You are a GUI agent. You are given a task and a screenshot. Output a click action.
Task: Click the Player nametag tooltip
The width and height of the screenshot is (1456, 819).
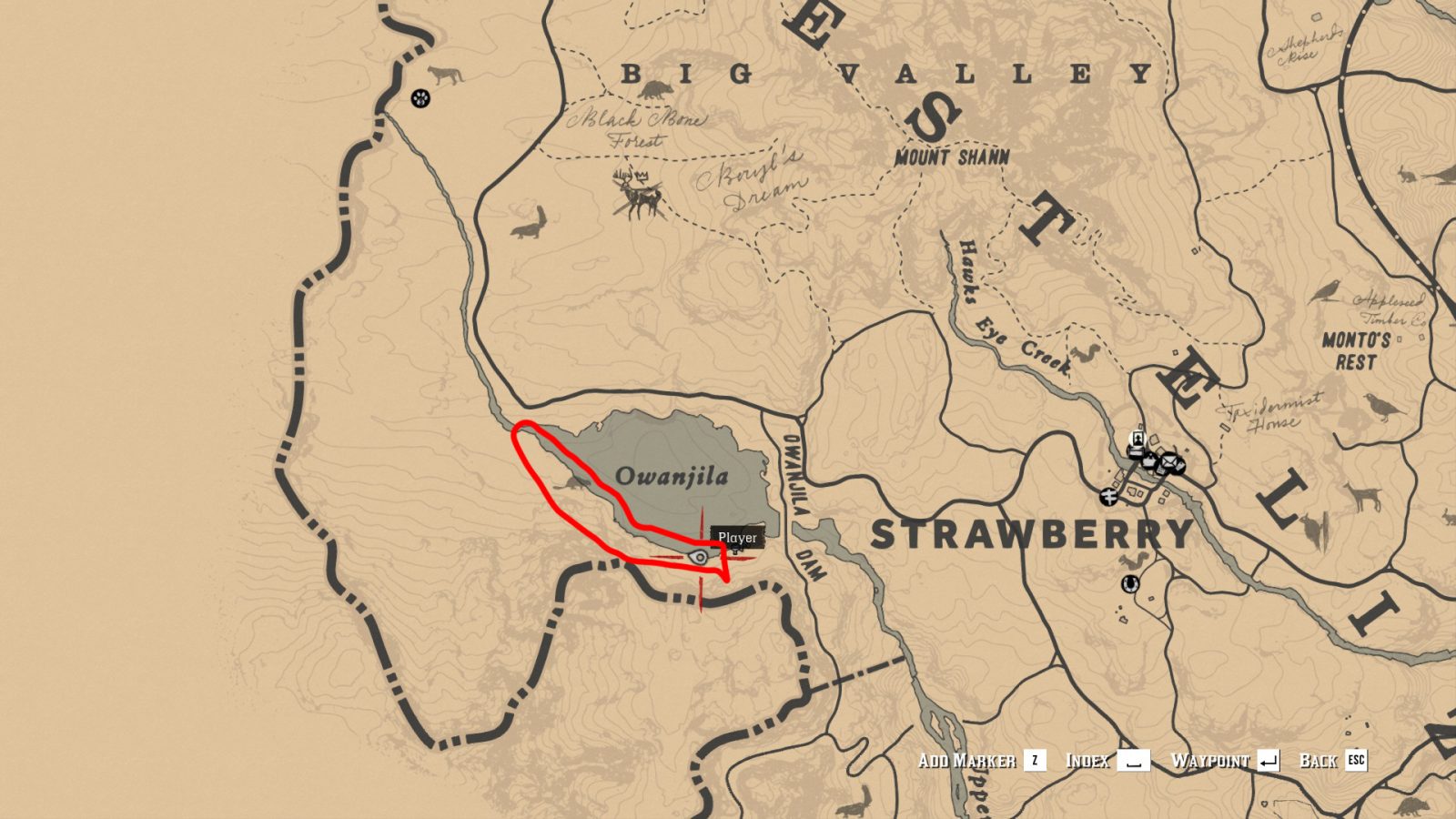pyautogui.click(x=737, y=538)
